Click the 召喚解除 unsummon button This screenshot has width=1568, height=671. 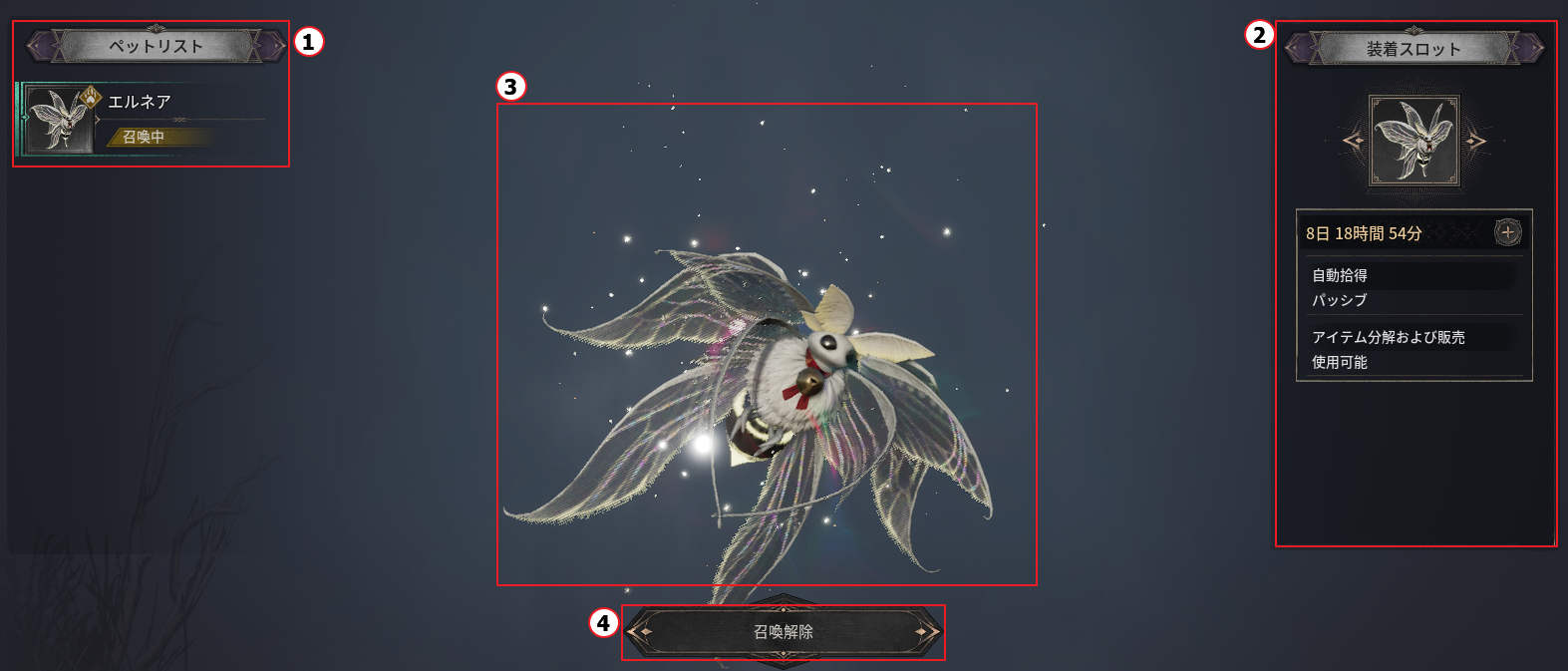[784, 631]
